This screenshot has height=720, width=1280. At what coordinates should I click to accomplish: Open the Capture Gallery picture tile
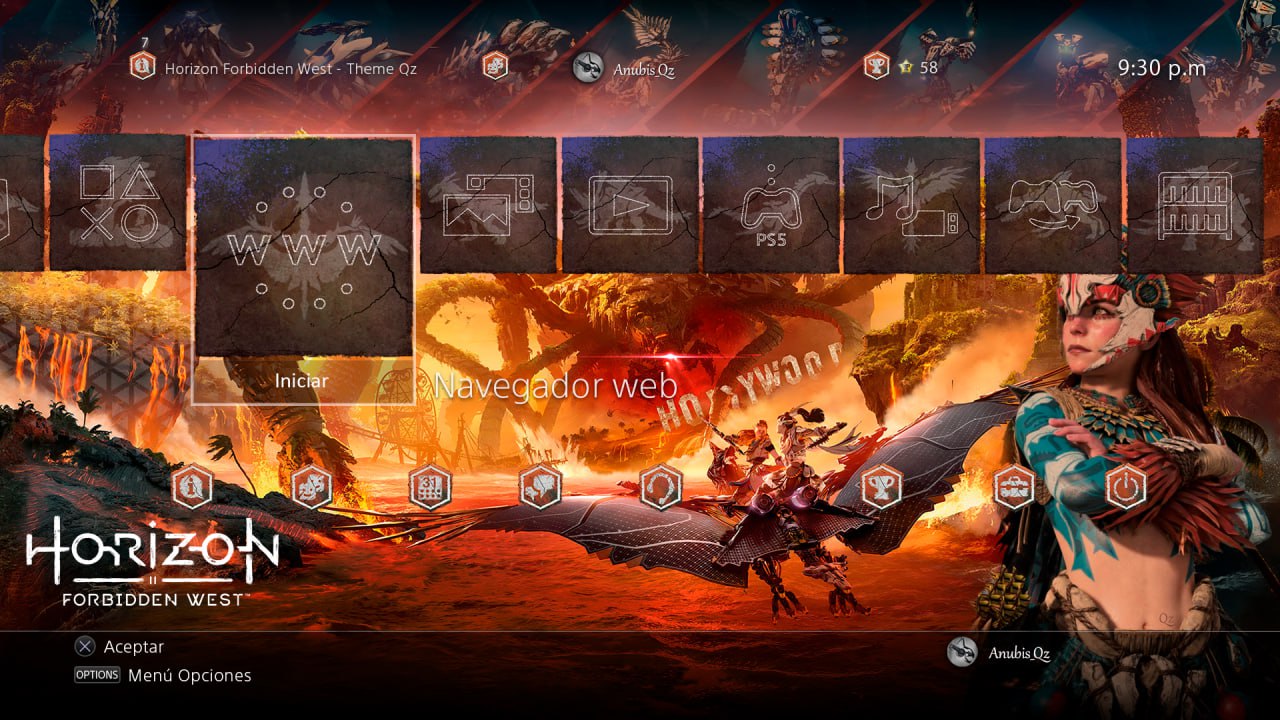488,205
